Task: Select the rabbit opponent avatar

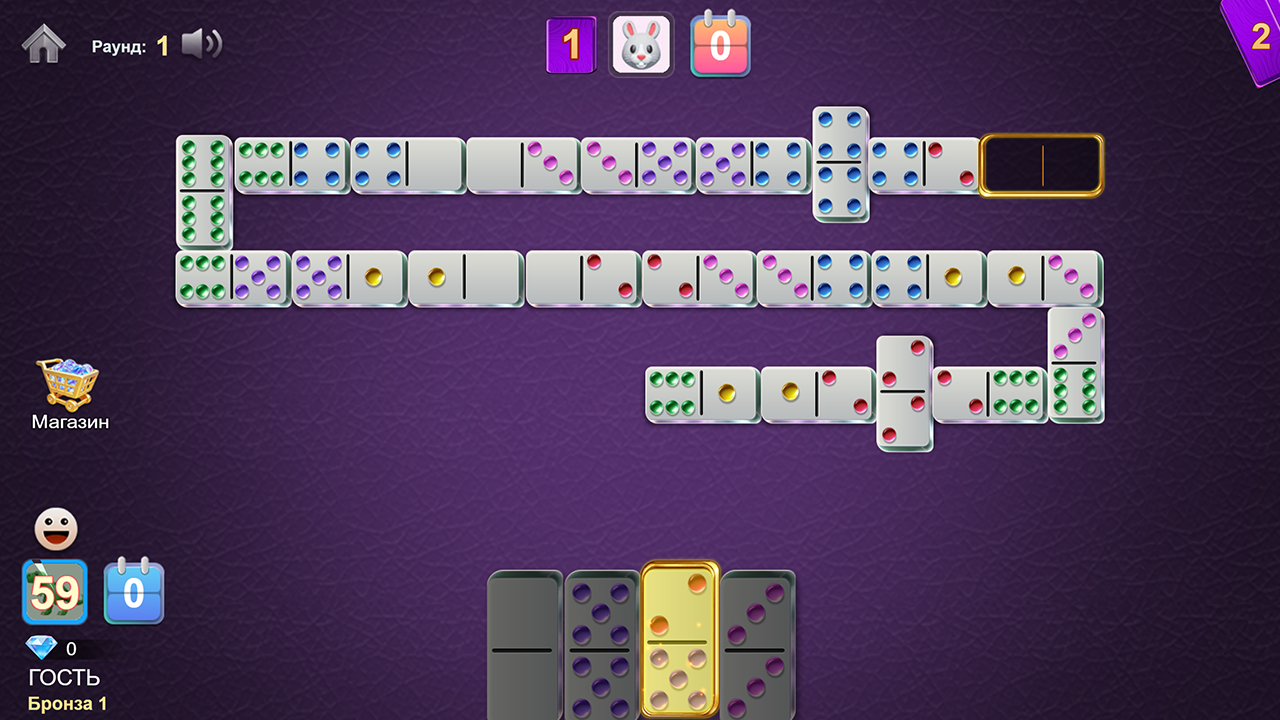Action: [x=641, y=44]
